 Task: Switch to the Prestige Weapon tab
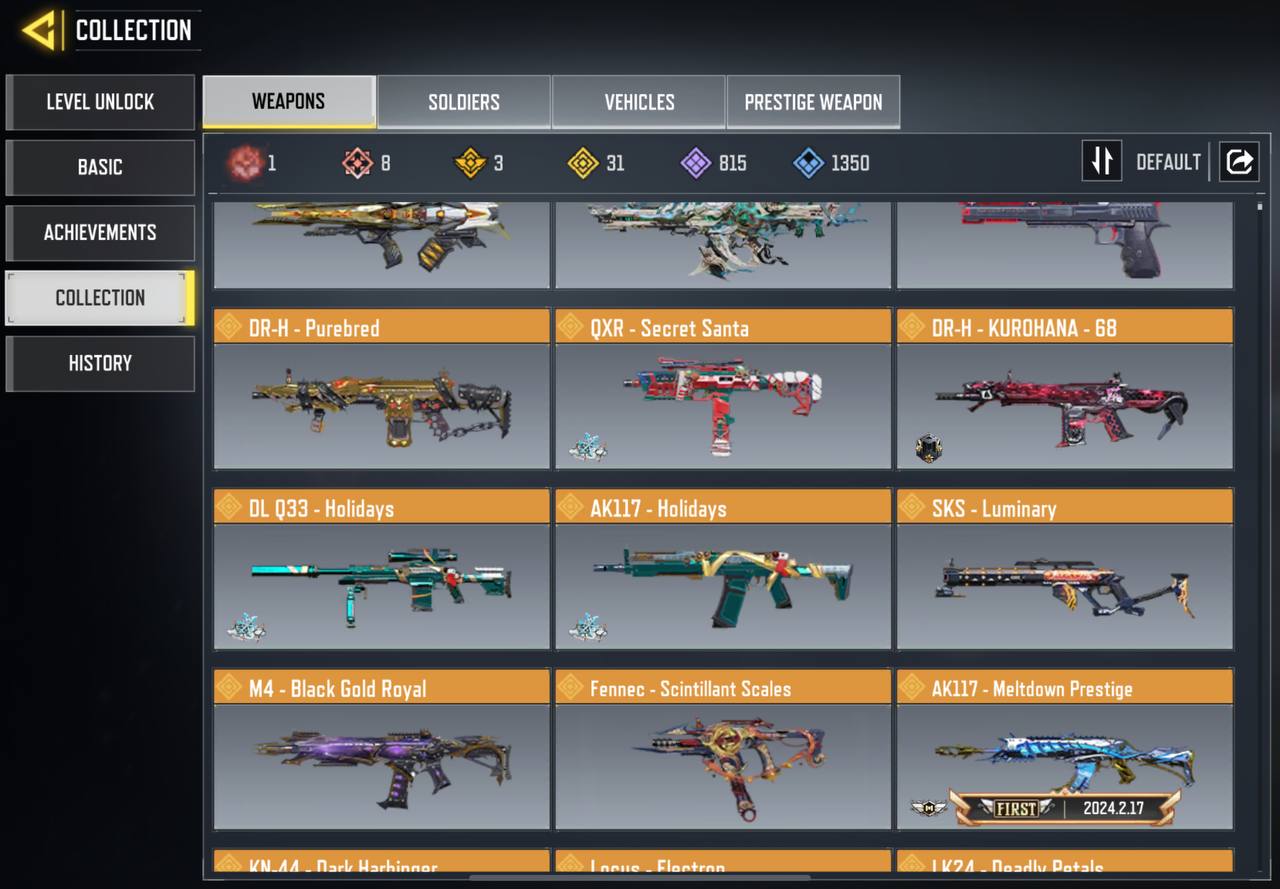(813, 102)
